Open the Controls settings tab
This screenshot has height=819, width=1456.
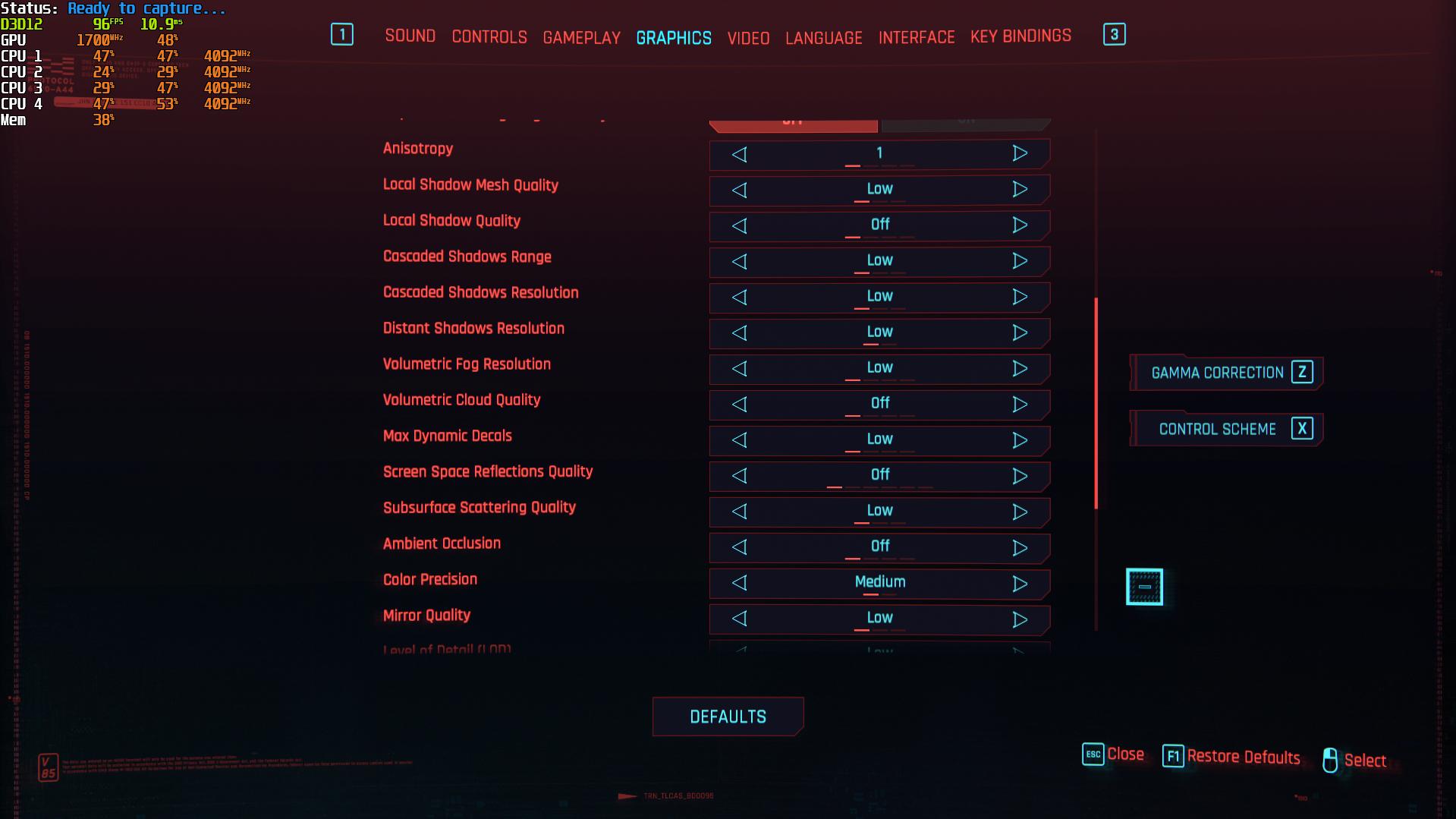coord(489,37)
